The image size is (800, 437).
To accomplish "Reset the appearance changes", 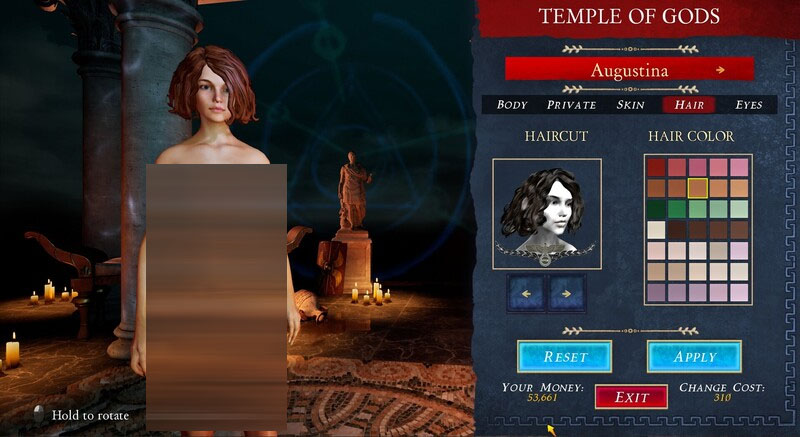I will [565, 356].
